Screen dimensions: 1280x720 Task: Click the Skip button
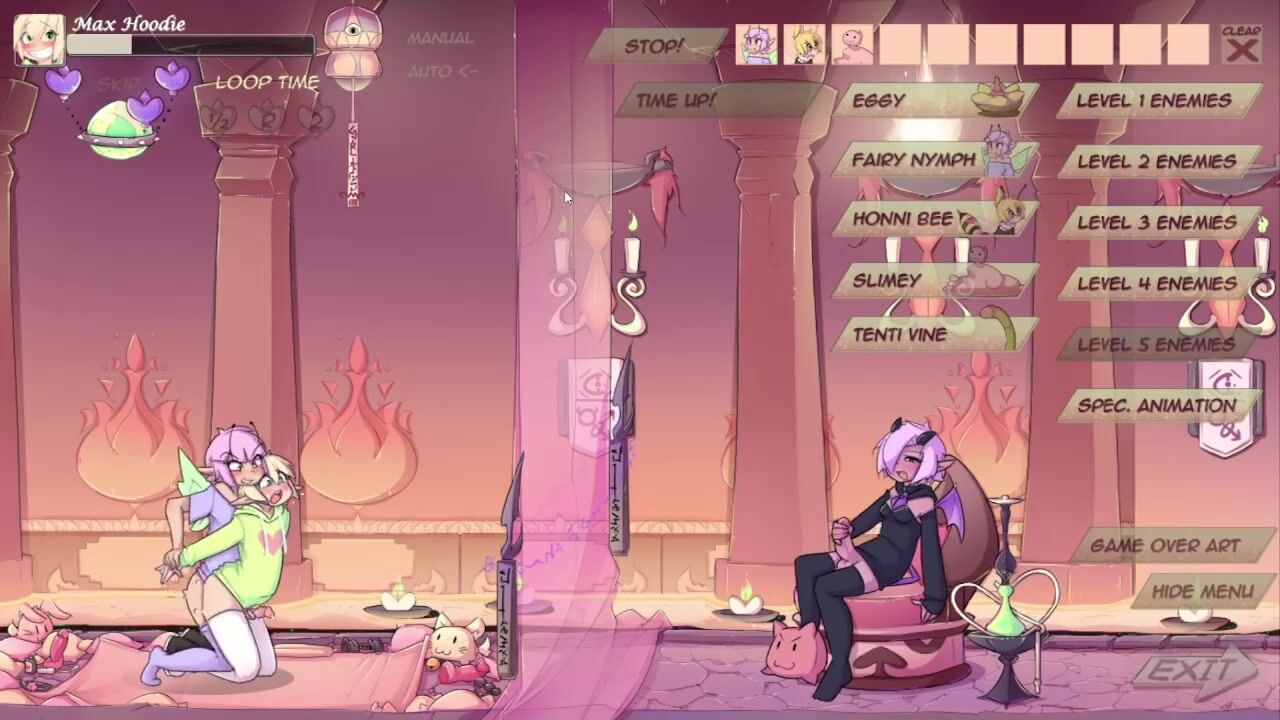tap(118, 85)
